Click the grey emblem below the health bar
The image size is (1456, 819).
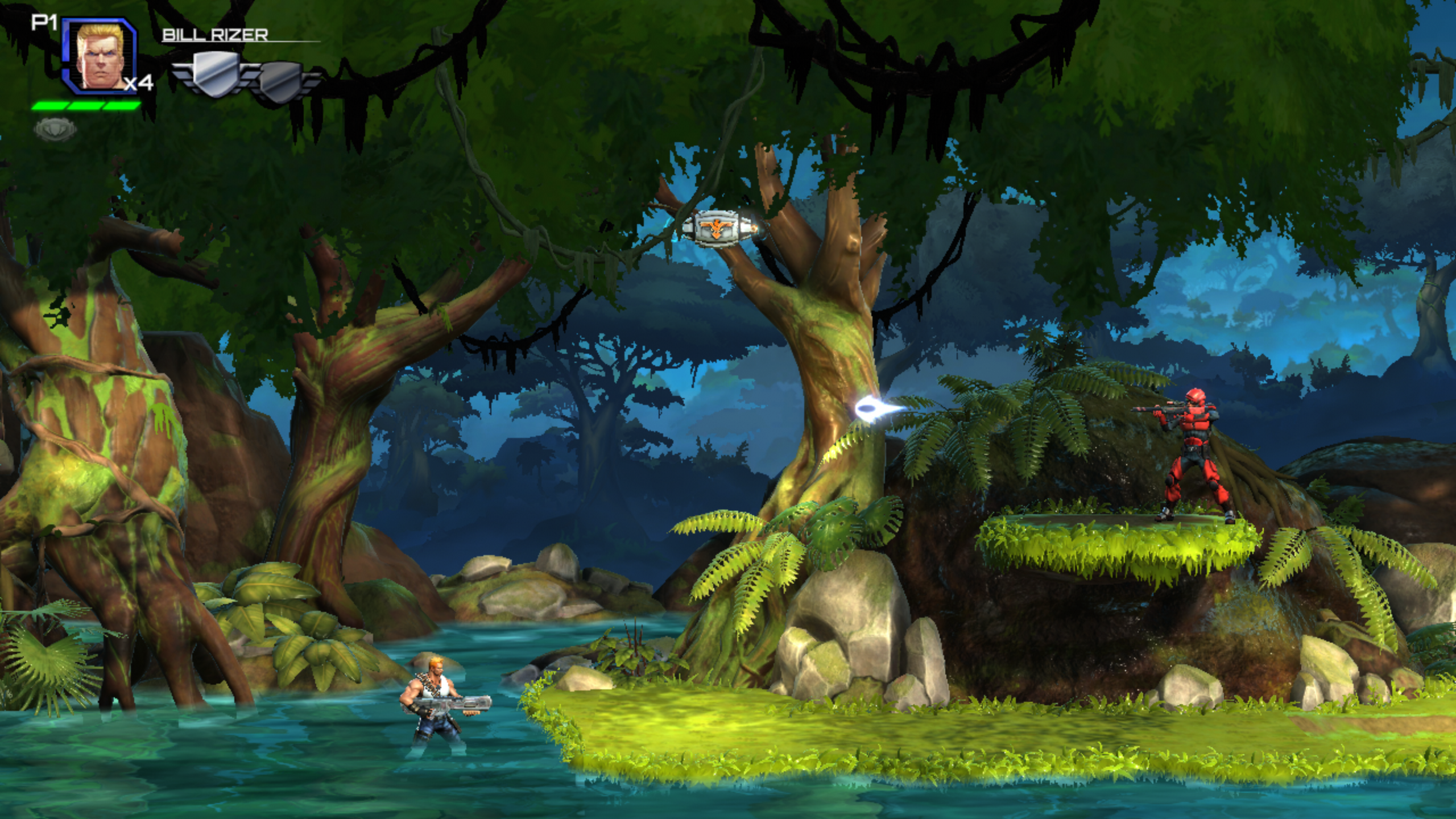click(55, 130)
